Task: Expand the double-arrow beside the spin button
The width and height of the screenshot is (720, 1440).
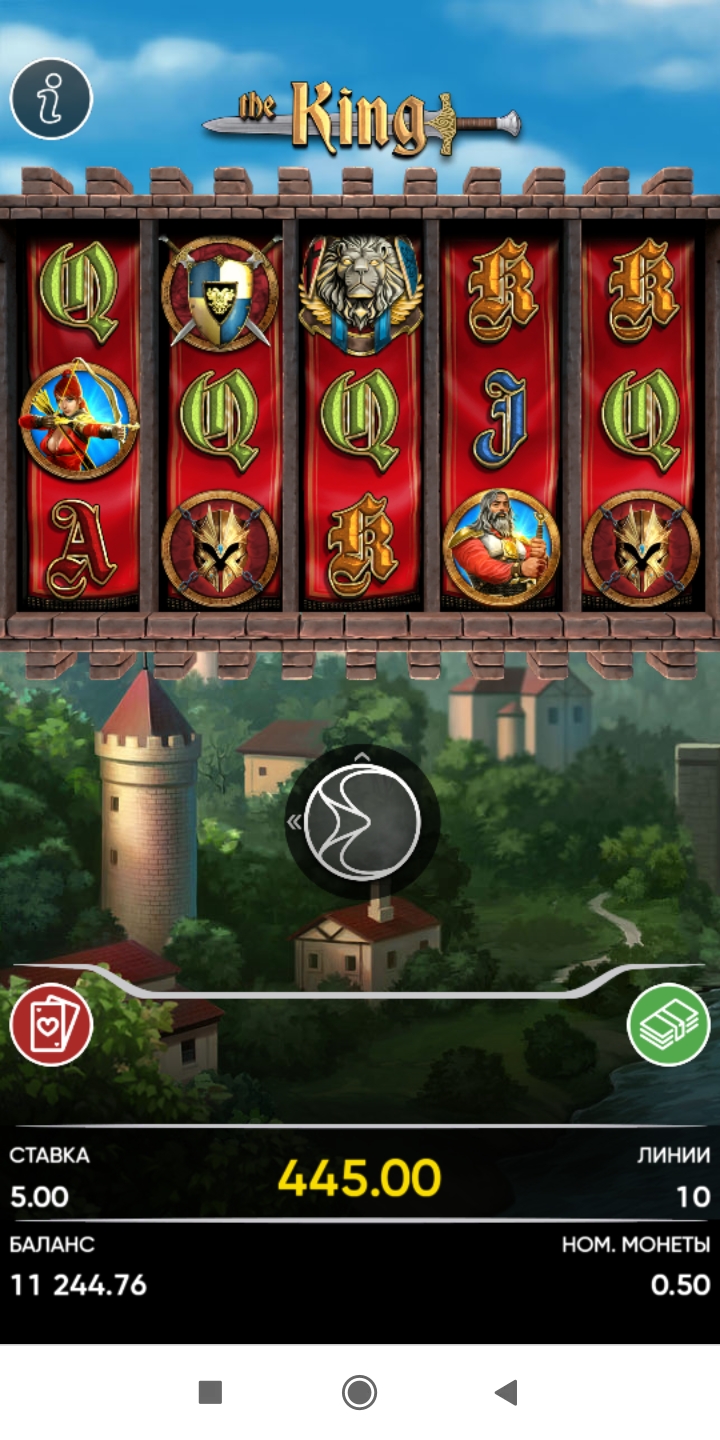Action: pos(295,822)
